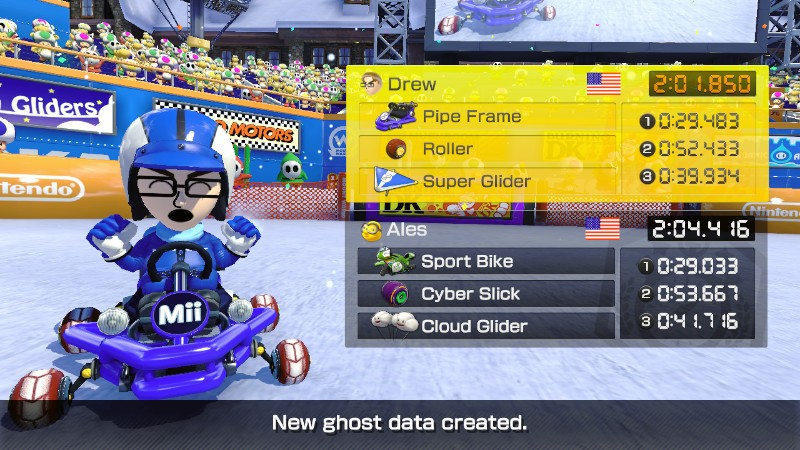The height and width of the screenshot is (450, 800).
Task: Select the Cloud Glider row
Action: pos(486,326)
